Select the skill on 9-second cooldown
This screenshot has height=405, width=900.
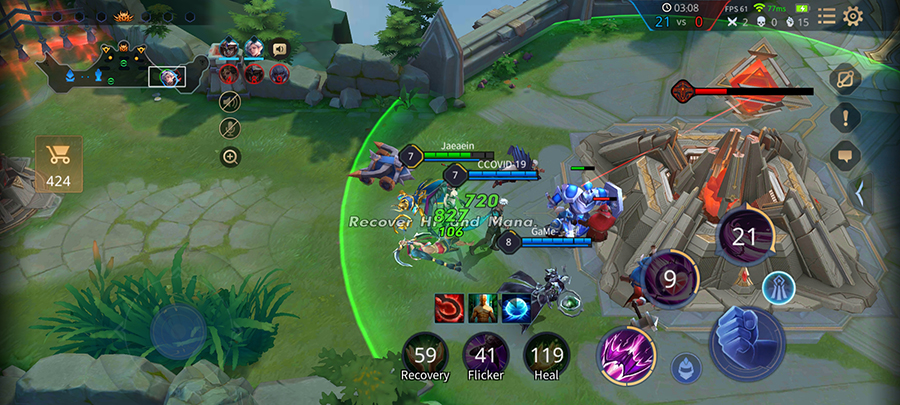(669, 278)
